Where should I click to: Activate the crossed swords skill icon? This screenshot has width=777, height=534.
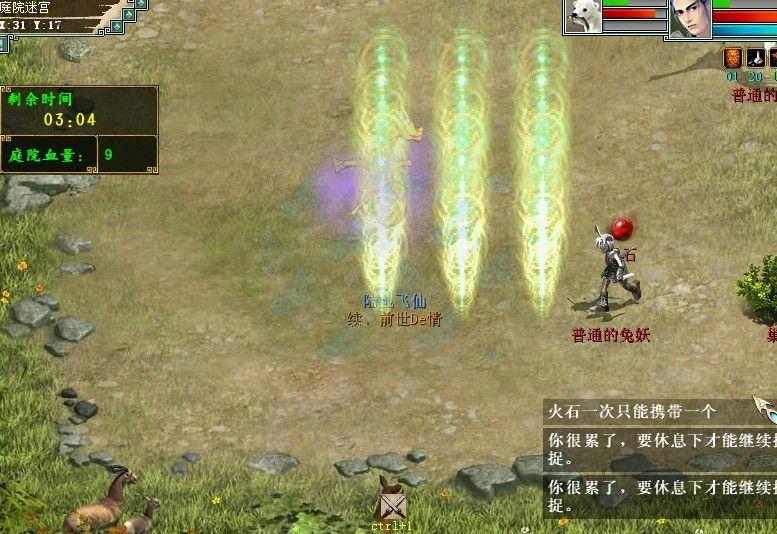[x=391, y=506]
